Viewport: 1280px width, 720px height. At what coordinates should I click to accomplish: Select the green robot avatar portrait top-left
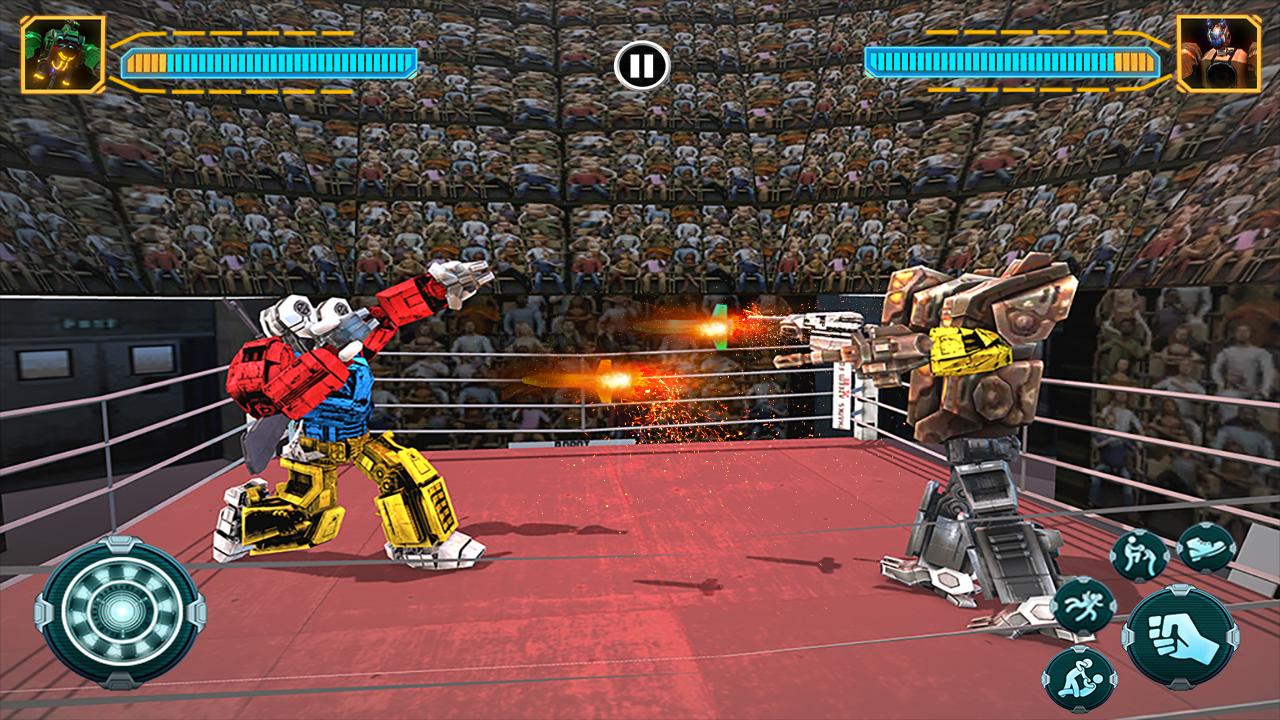(x=63, y=53)
